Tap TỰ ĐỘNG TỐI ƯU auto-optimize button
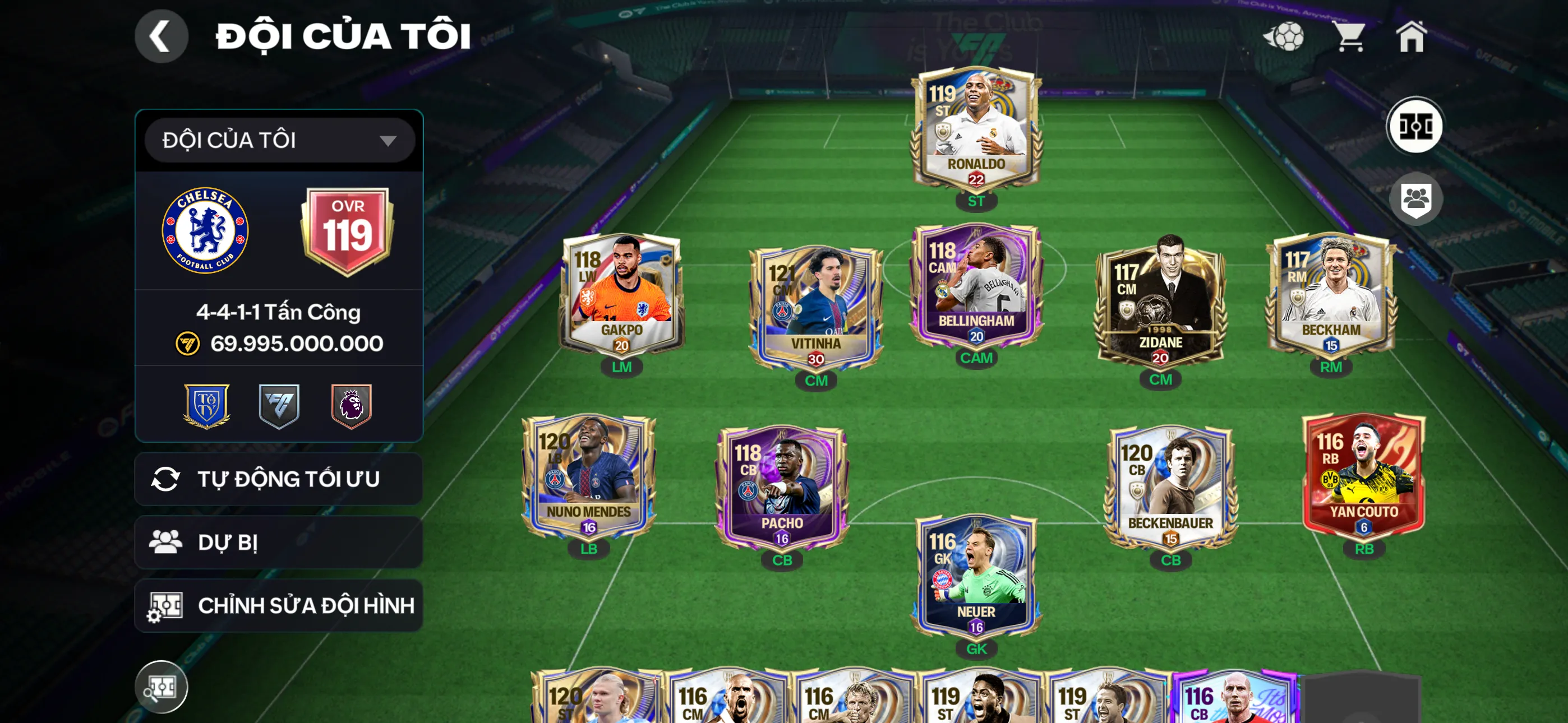 279,479
